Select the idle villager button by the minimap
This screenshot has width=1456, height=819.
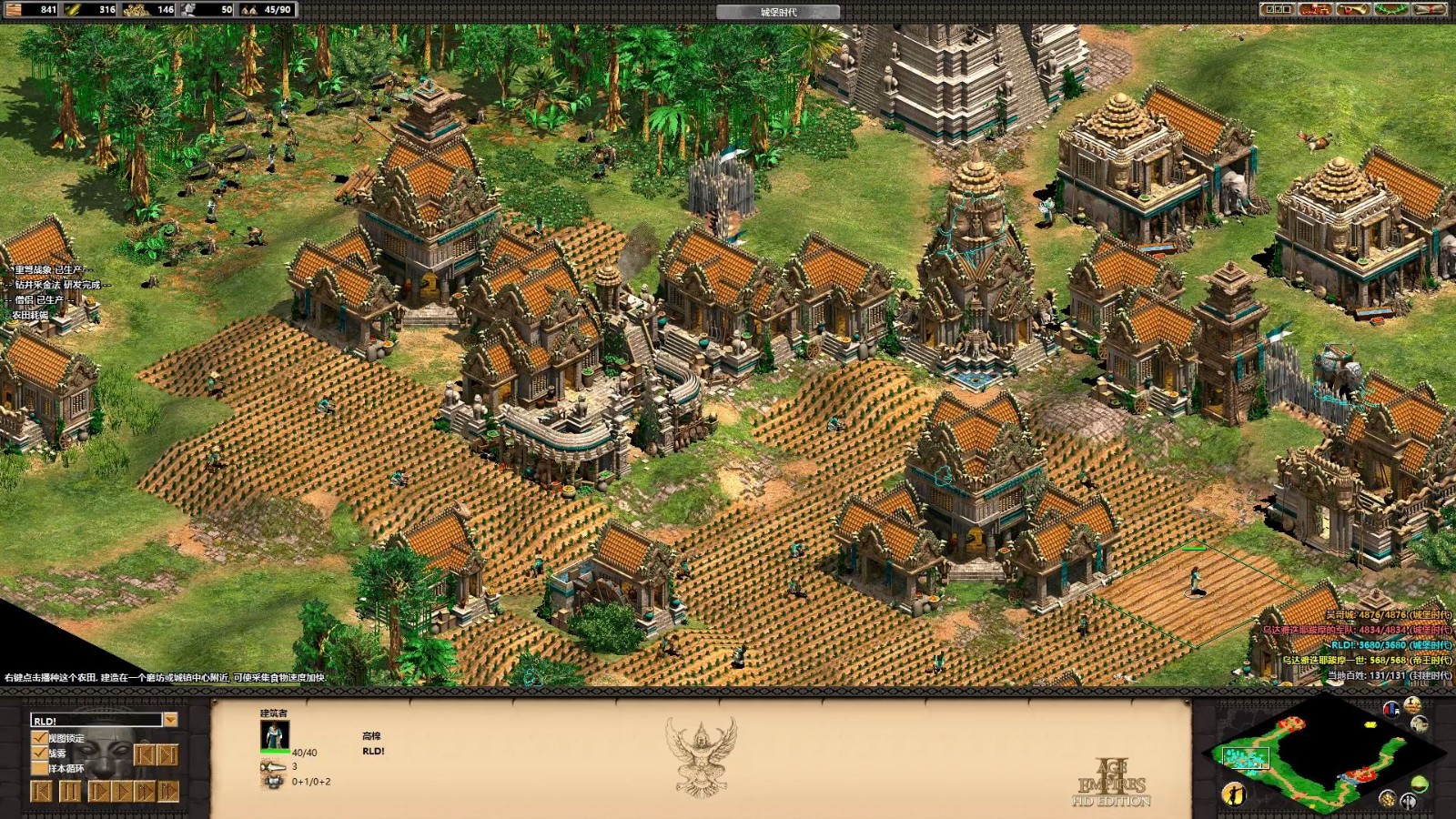pos(1233,793)
